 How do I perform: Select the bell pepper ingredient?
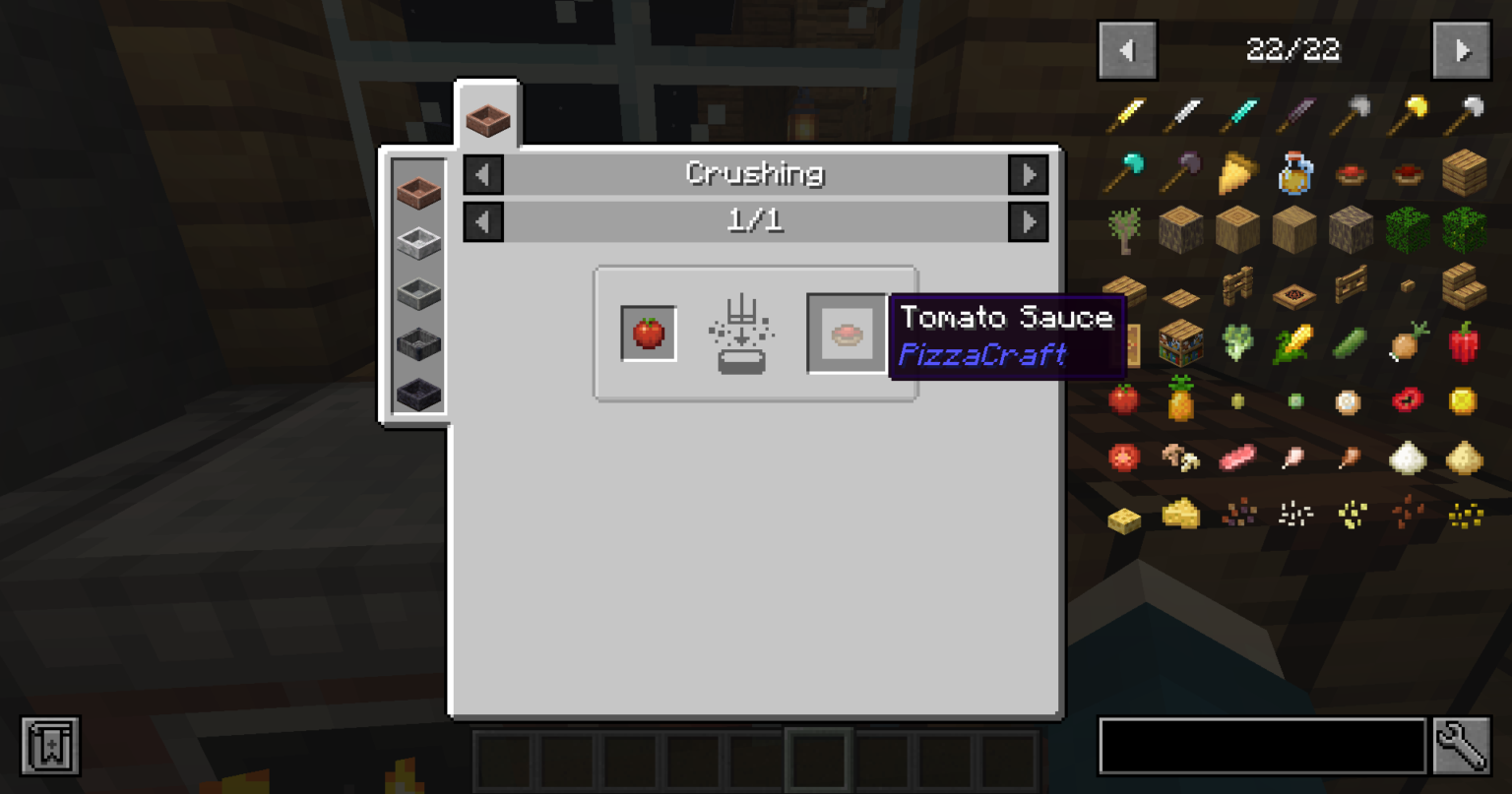tap(1466, 343)
